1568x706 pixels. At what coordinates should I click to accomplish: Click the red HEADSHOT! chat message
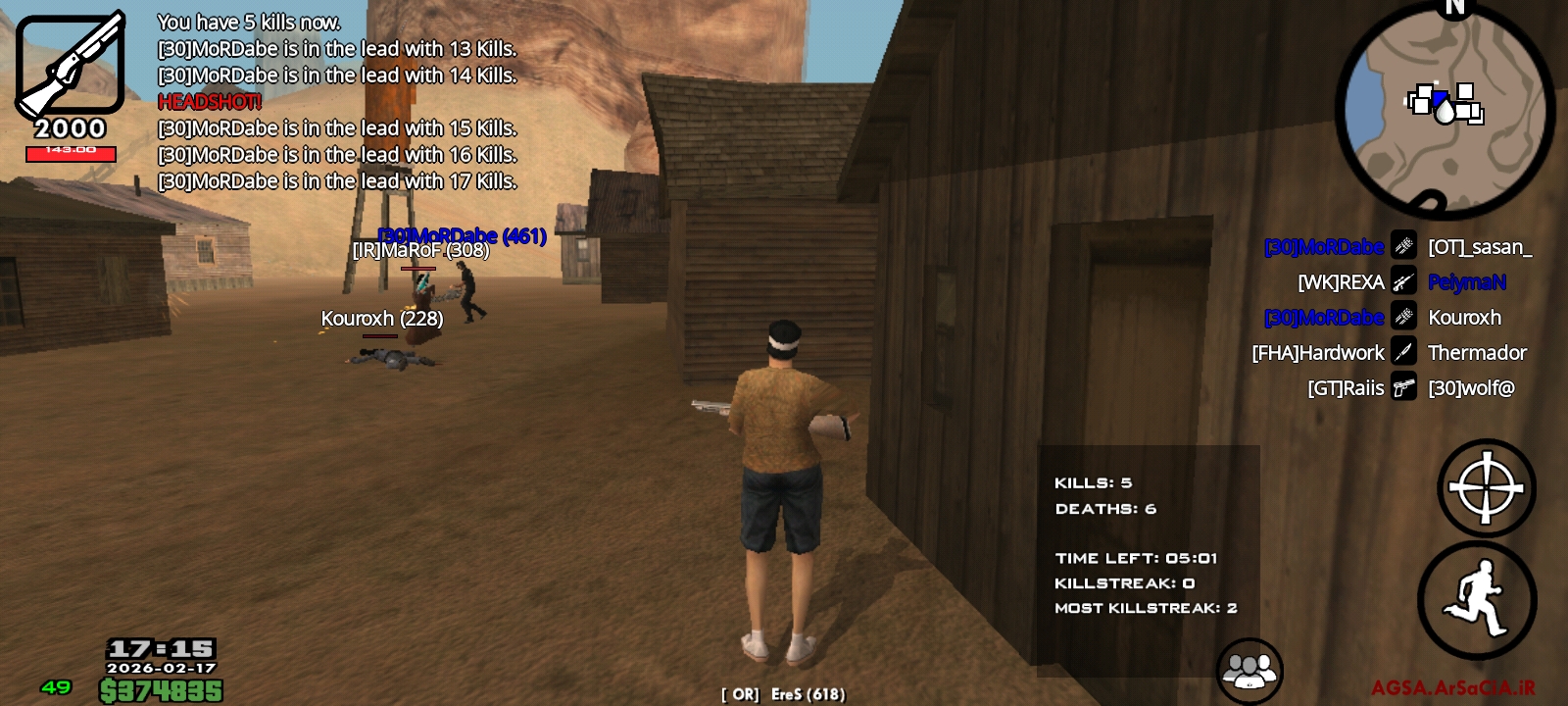coord(209,101)
